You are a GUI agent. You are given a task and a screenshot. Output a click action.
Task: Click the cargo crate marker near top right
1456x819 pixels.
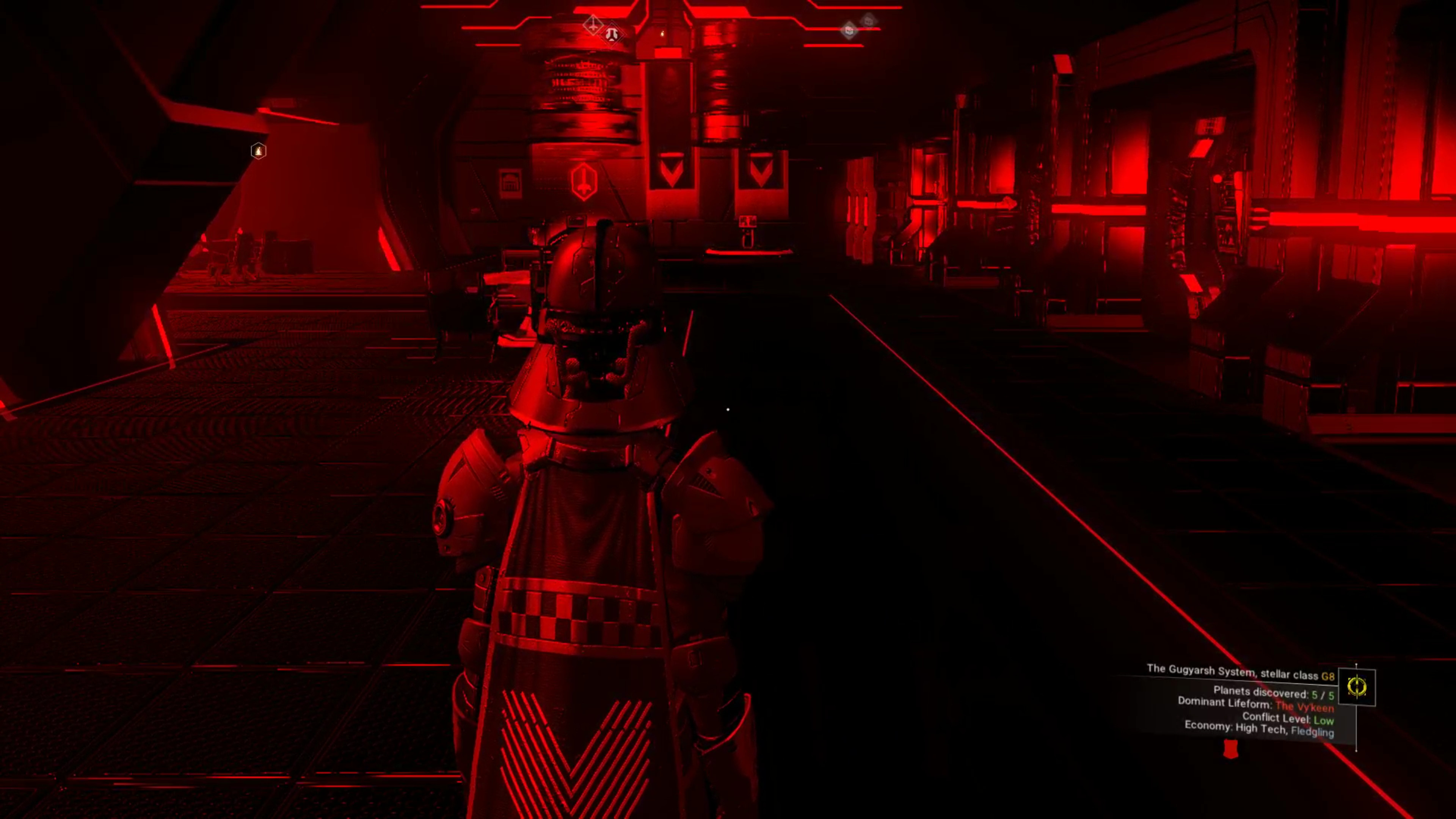click(850, 30)
